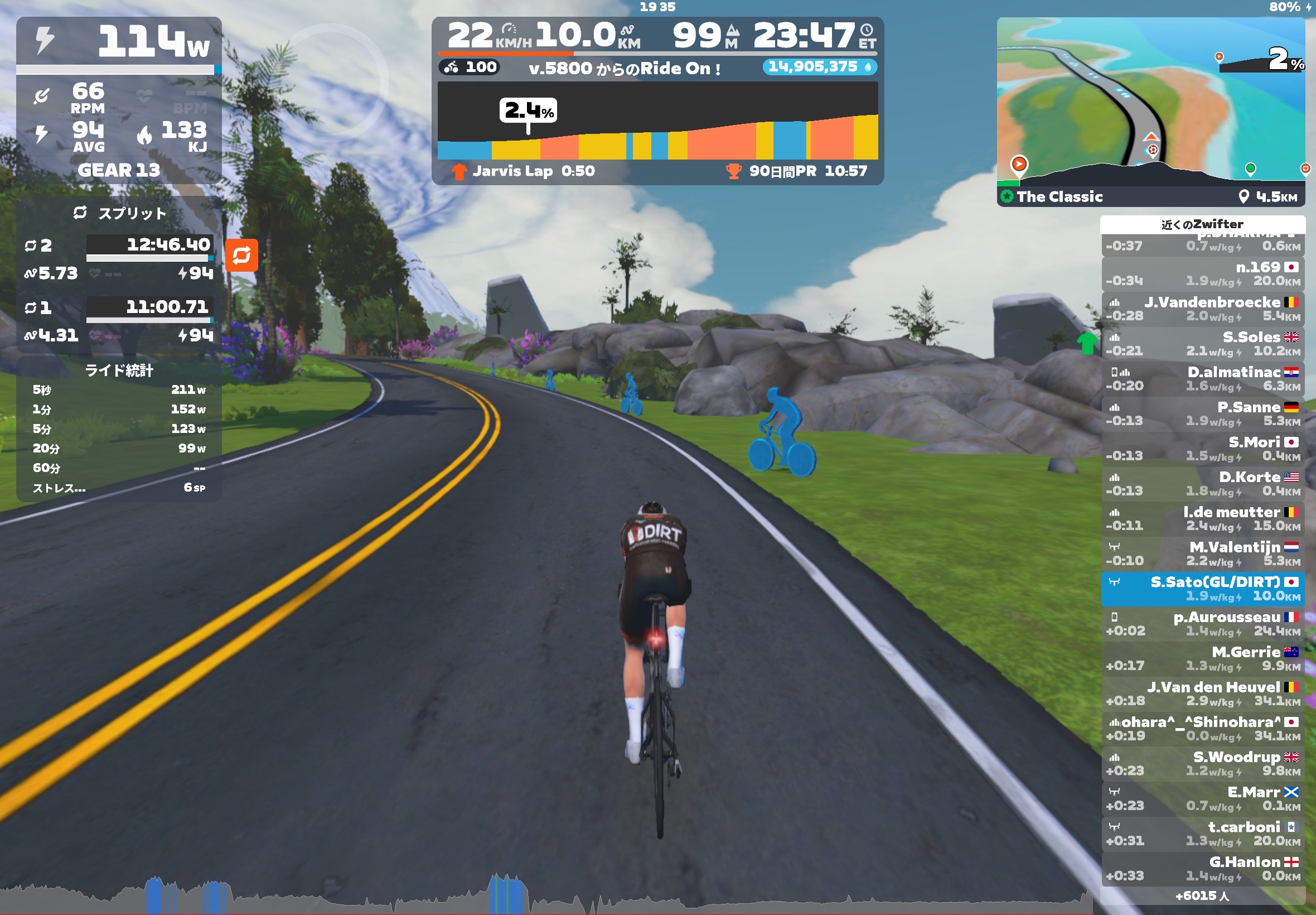Select rider S.Soles in nearby list

click(1203, 344)
